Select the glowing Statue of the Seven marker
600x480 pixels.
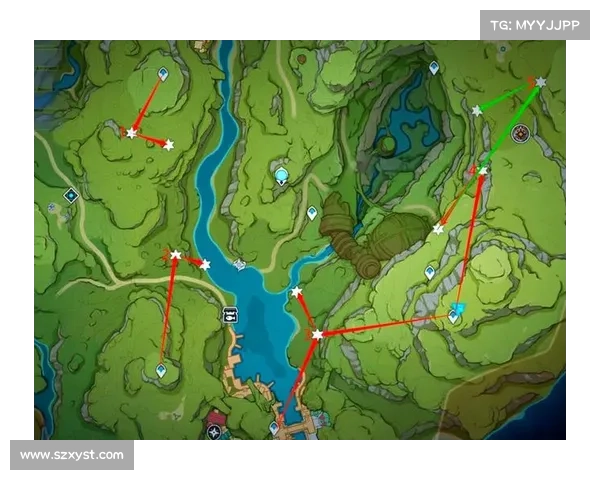pos(282,176)
